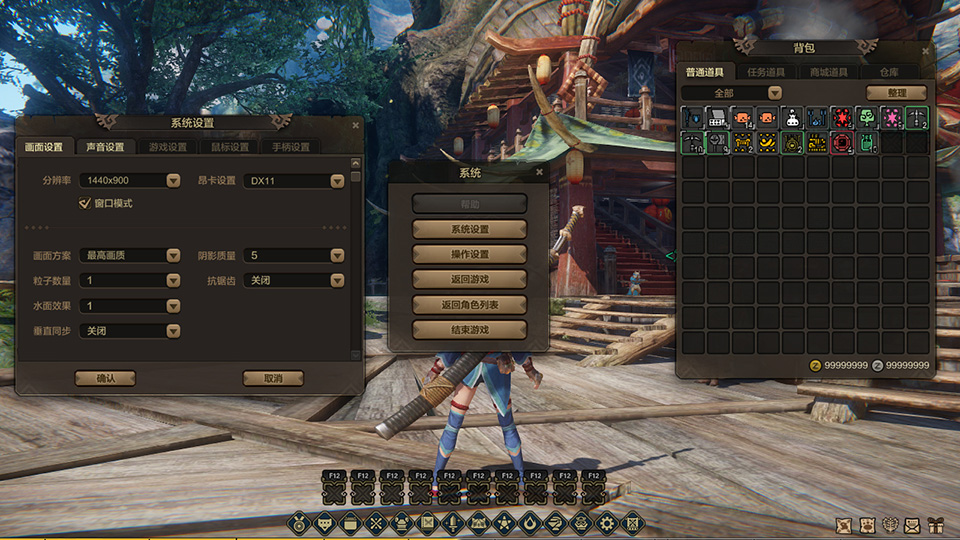Select the 鼠标设置 tab
960x540 pixels.
[x=229, y=147]
